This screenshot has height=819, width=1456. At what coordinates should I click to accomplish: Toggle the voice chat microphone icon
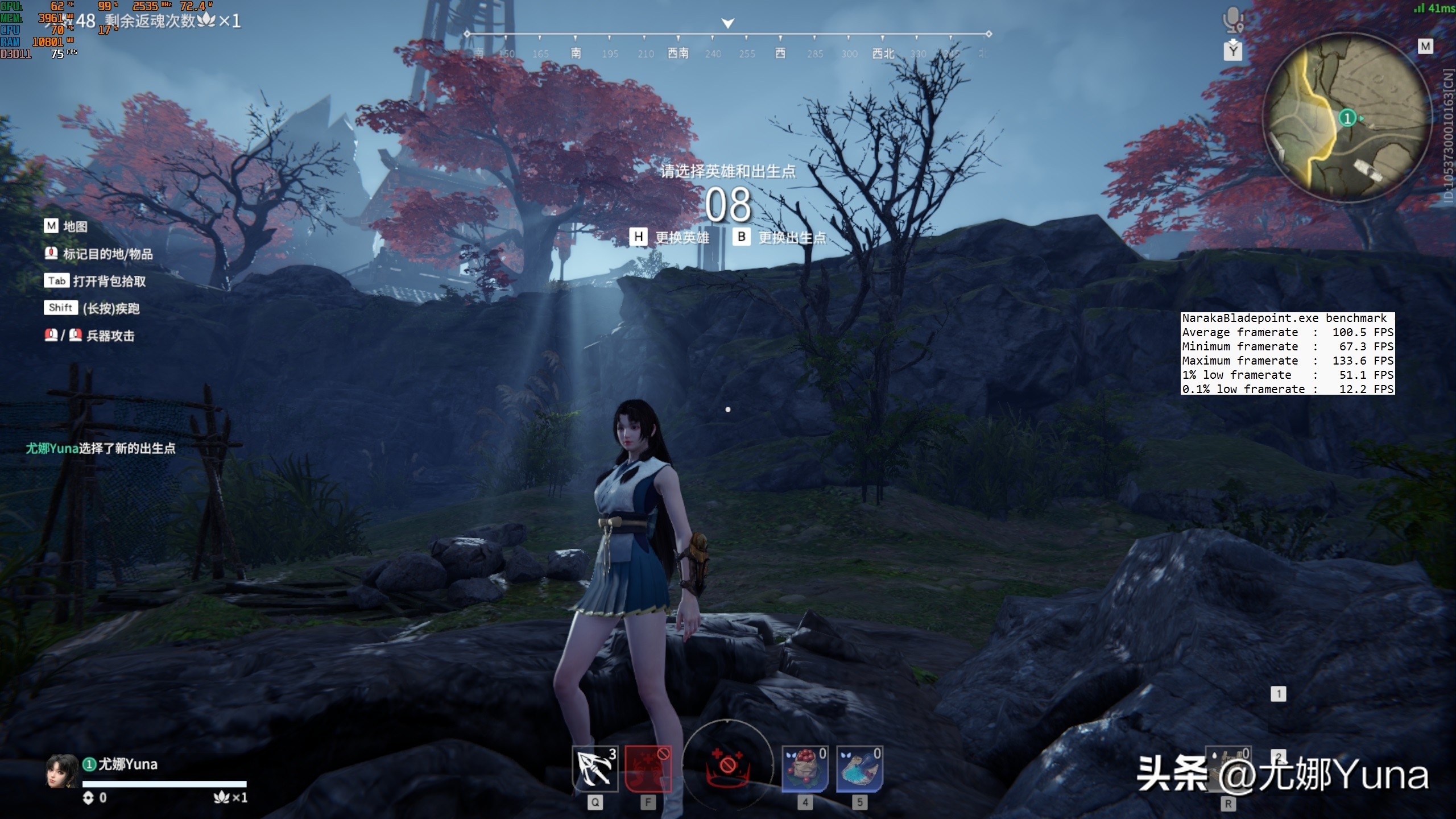coord(1232,20)
